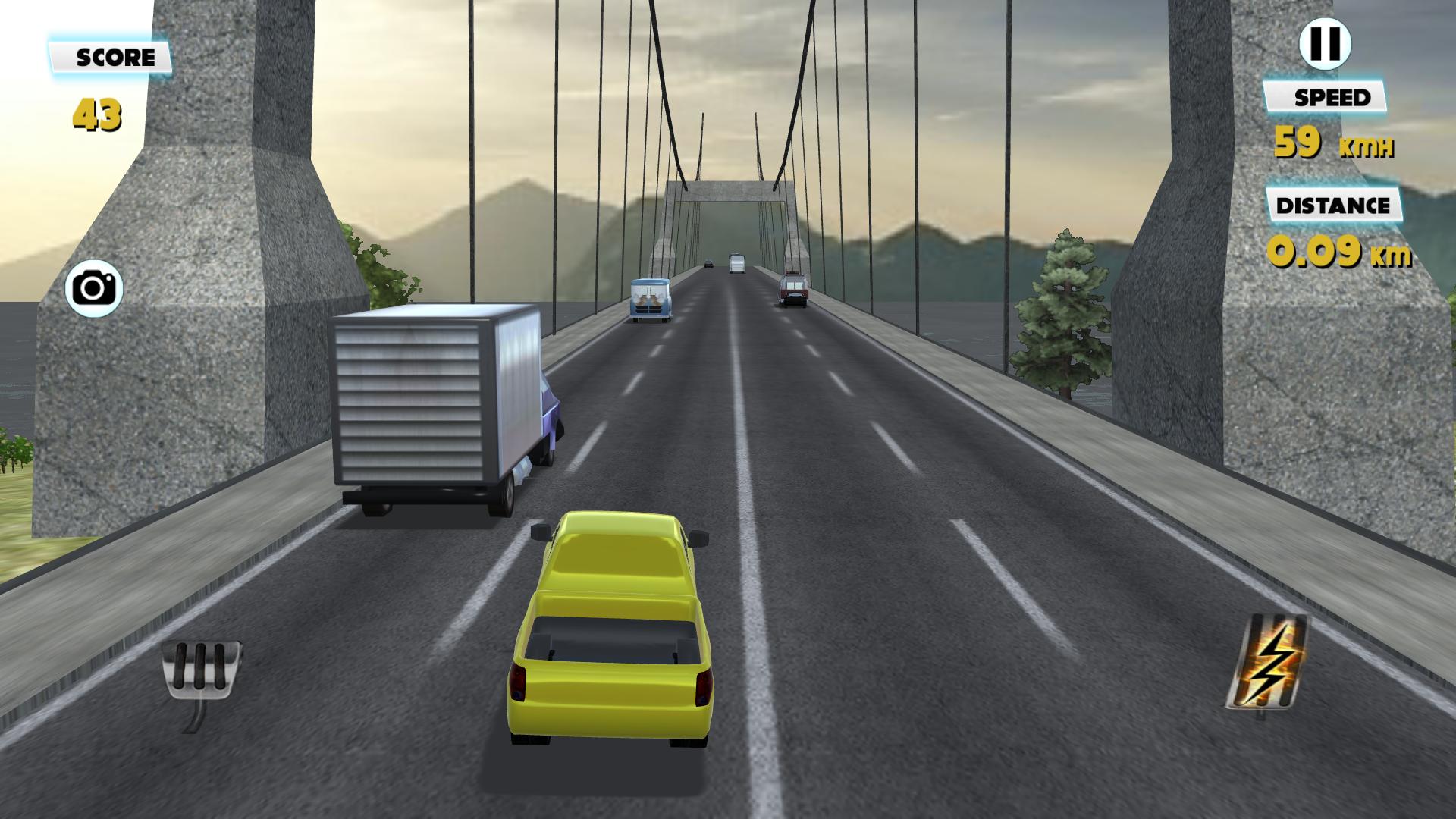Expand the Distance readout showing 0.09 KM

[x=1335, y=252]
